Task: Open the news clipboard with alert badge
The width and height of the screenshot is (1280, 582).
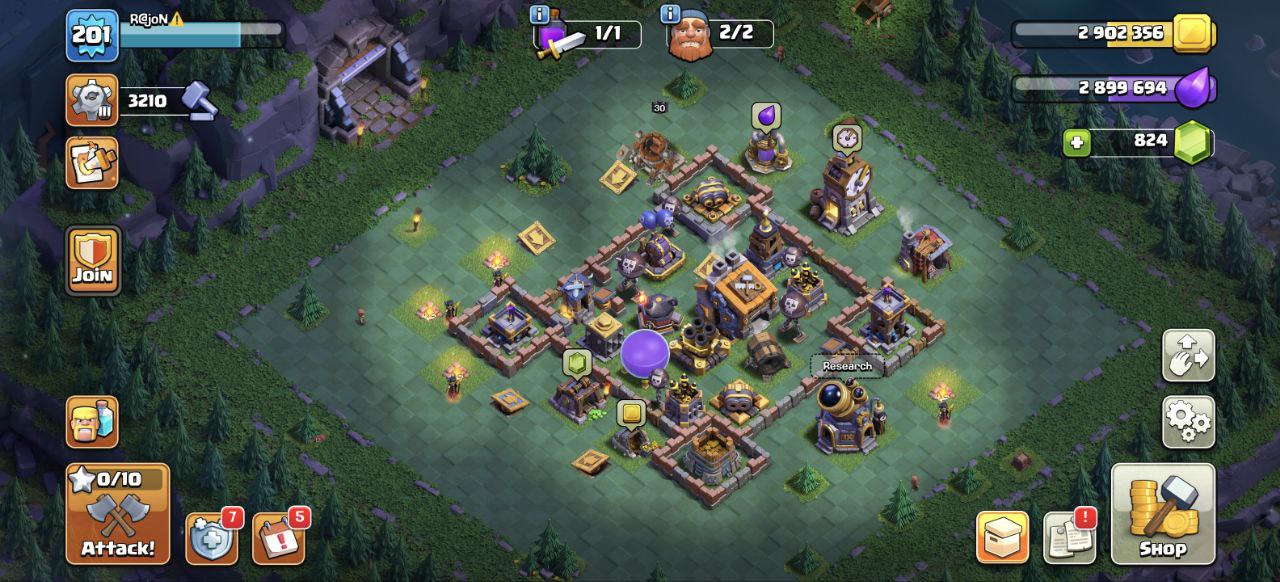Action: tap(1069, 538)
